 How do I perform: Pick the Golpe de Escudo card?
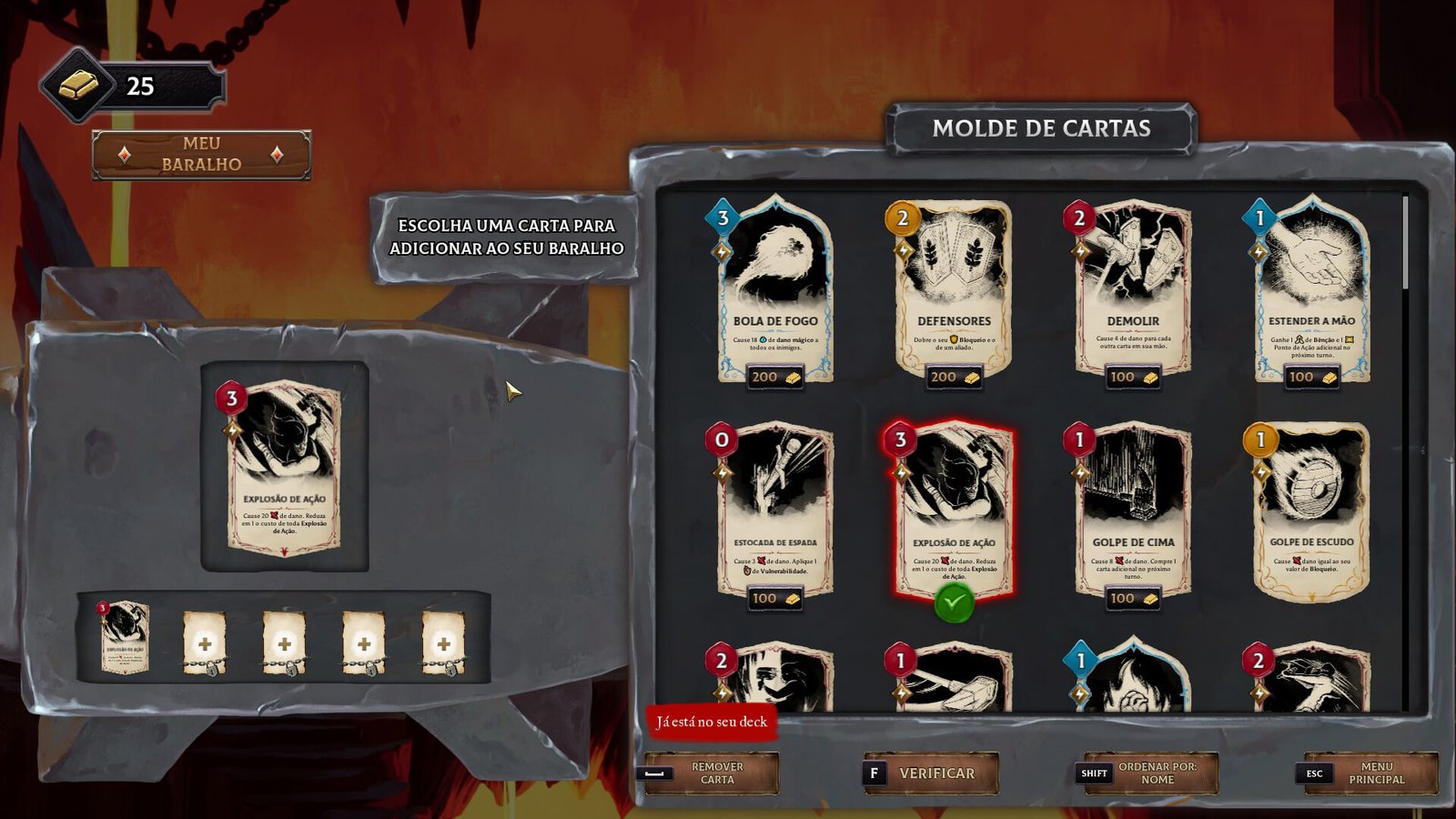(1310, 510)
